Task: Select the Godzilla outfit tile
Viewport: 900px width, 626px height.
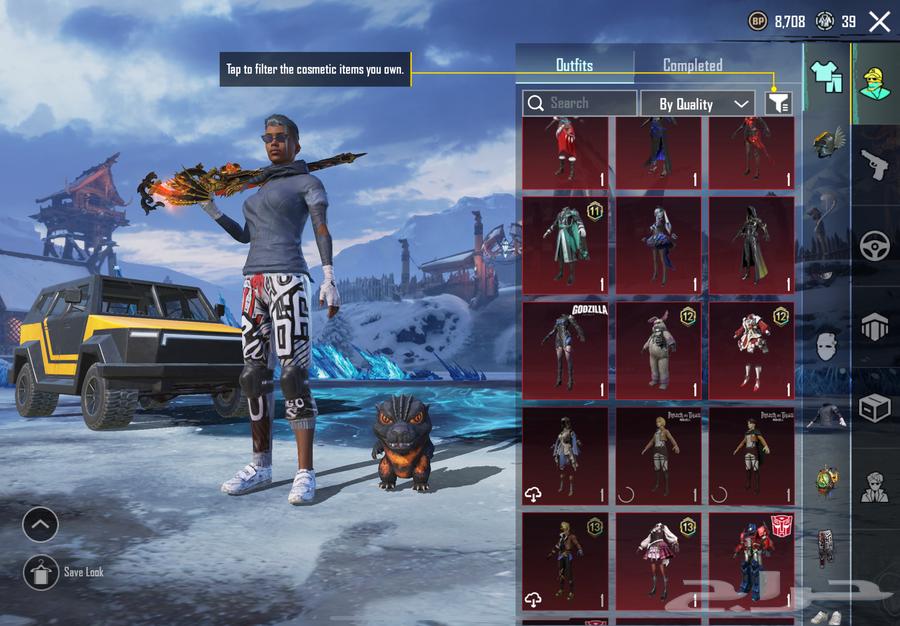Action: [x=565, y=349]
